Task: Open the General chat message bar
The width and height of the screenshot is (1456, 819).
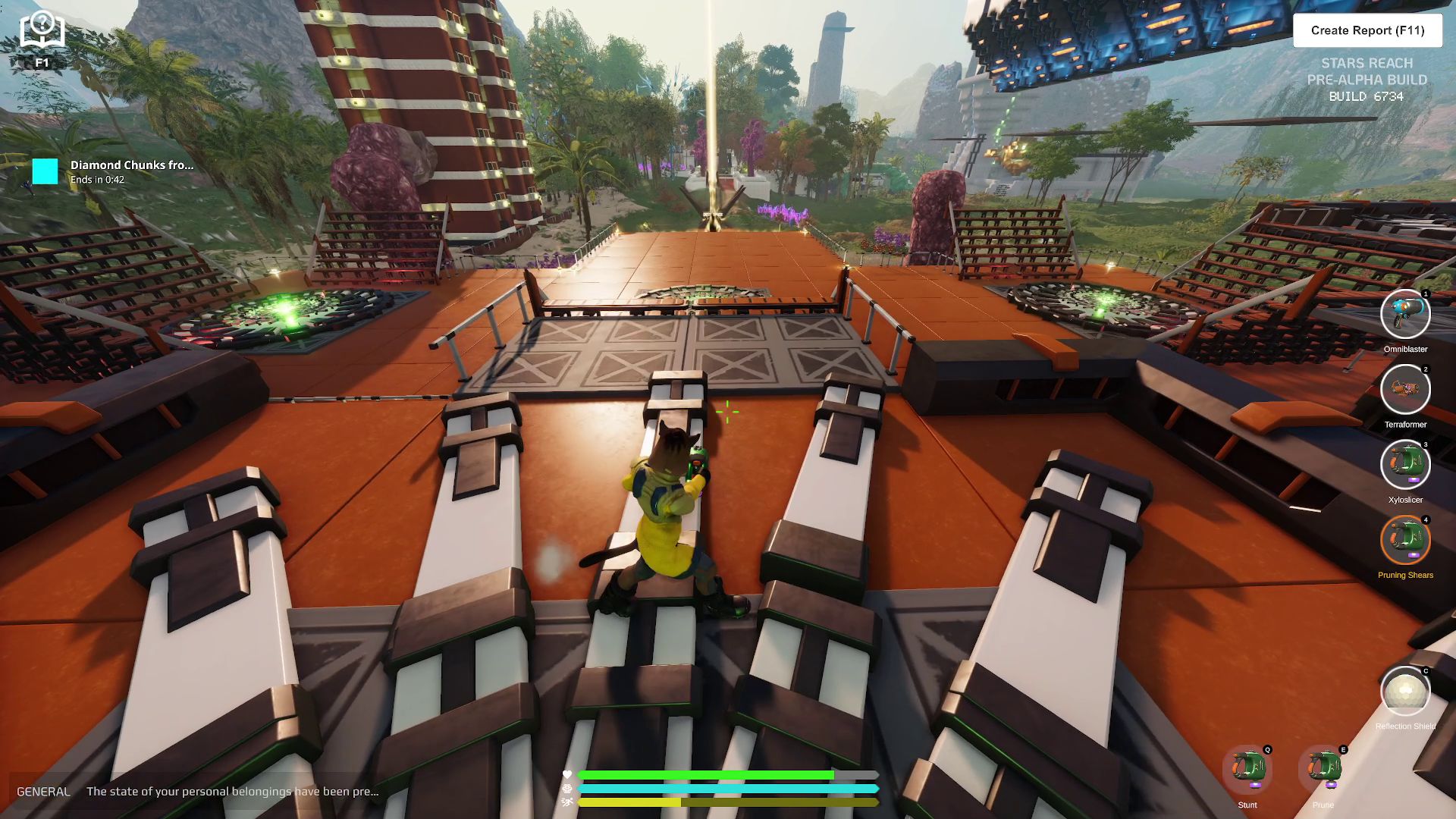Action: pos(197,791)
